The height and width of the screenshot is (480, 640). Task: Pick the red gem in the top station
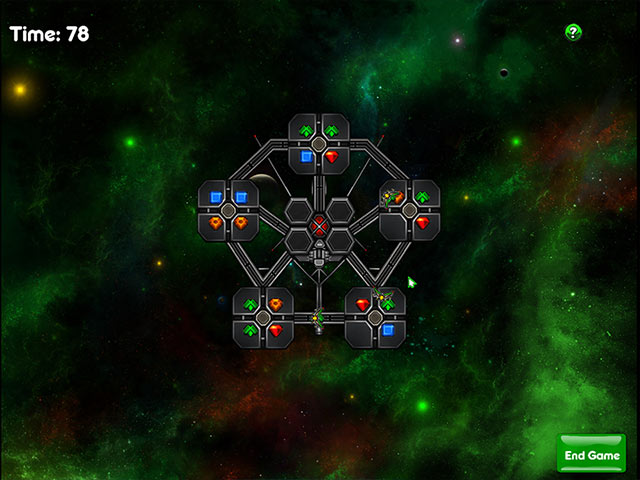coord(332,157)
